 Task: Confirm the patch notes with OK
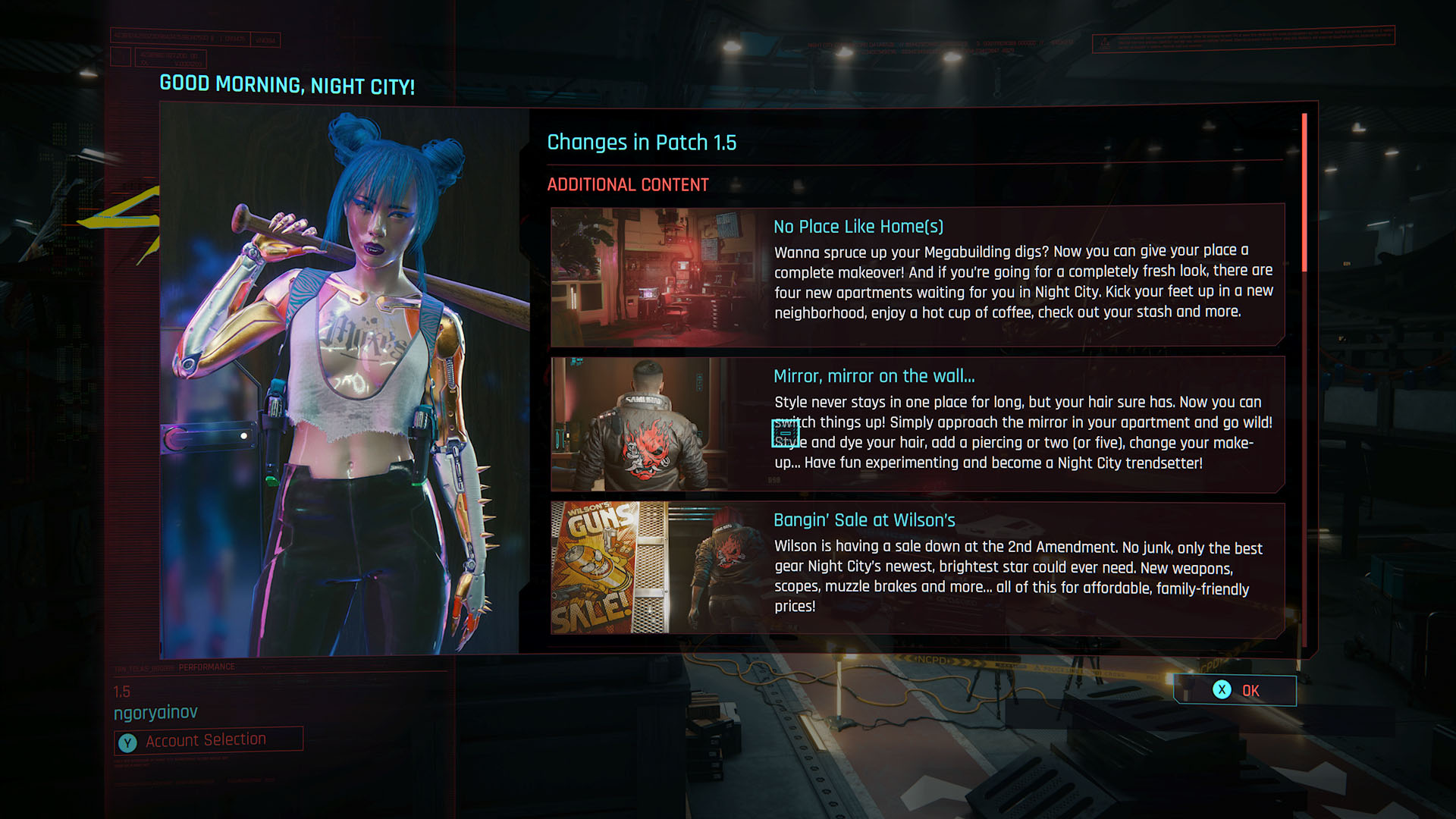tap(1235, 690)
